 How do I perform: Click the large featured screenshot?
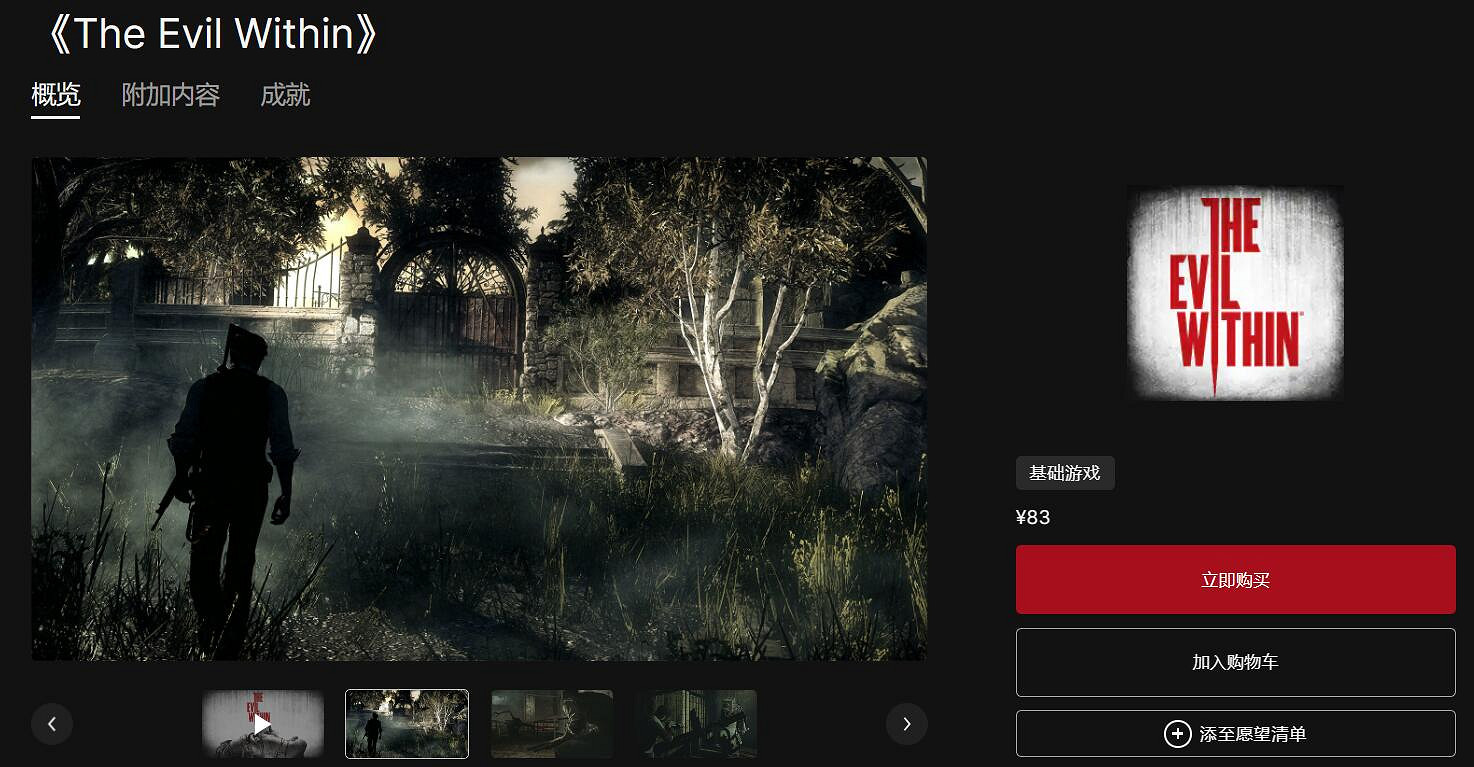coord(479,409)
